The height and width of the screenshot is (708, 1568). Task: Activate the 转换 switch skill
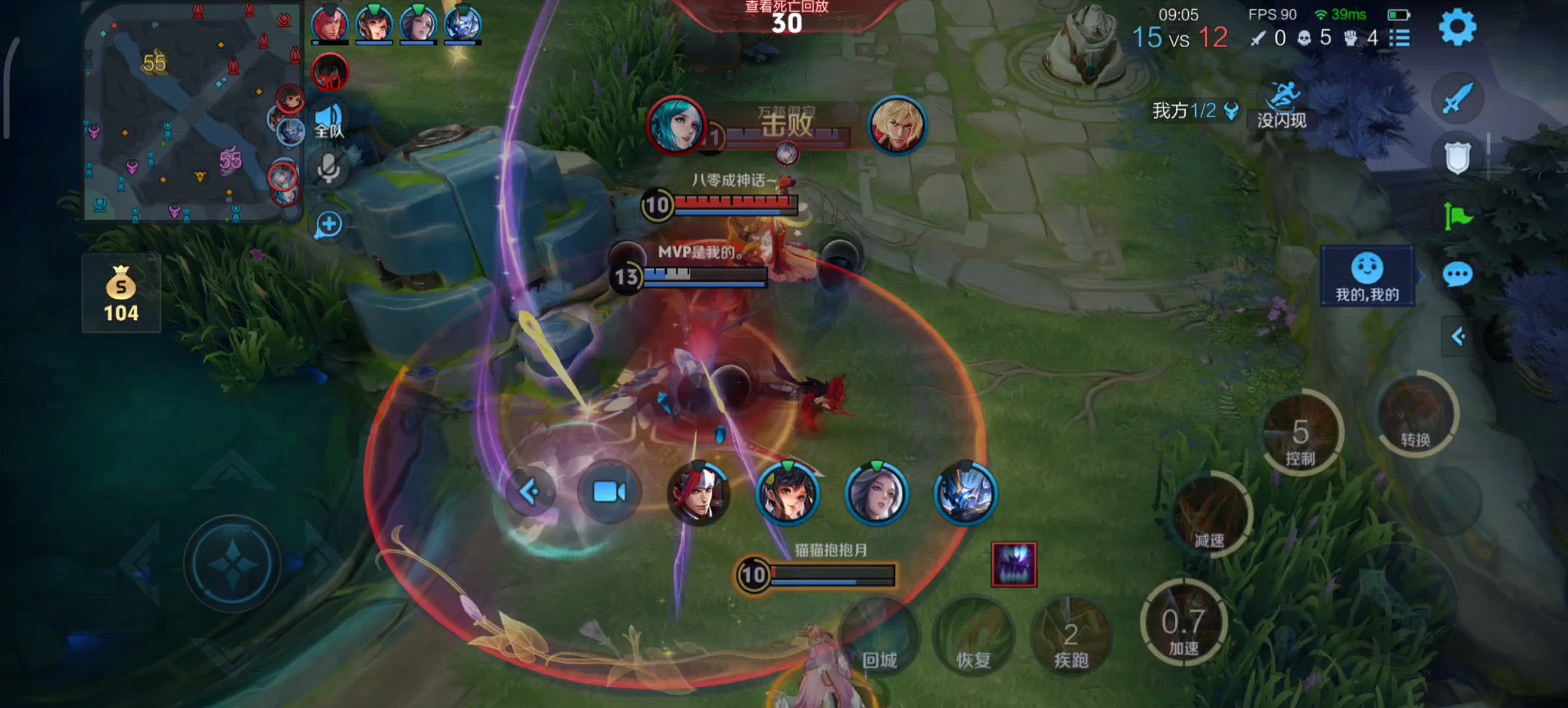click(x=1415, y=416)
